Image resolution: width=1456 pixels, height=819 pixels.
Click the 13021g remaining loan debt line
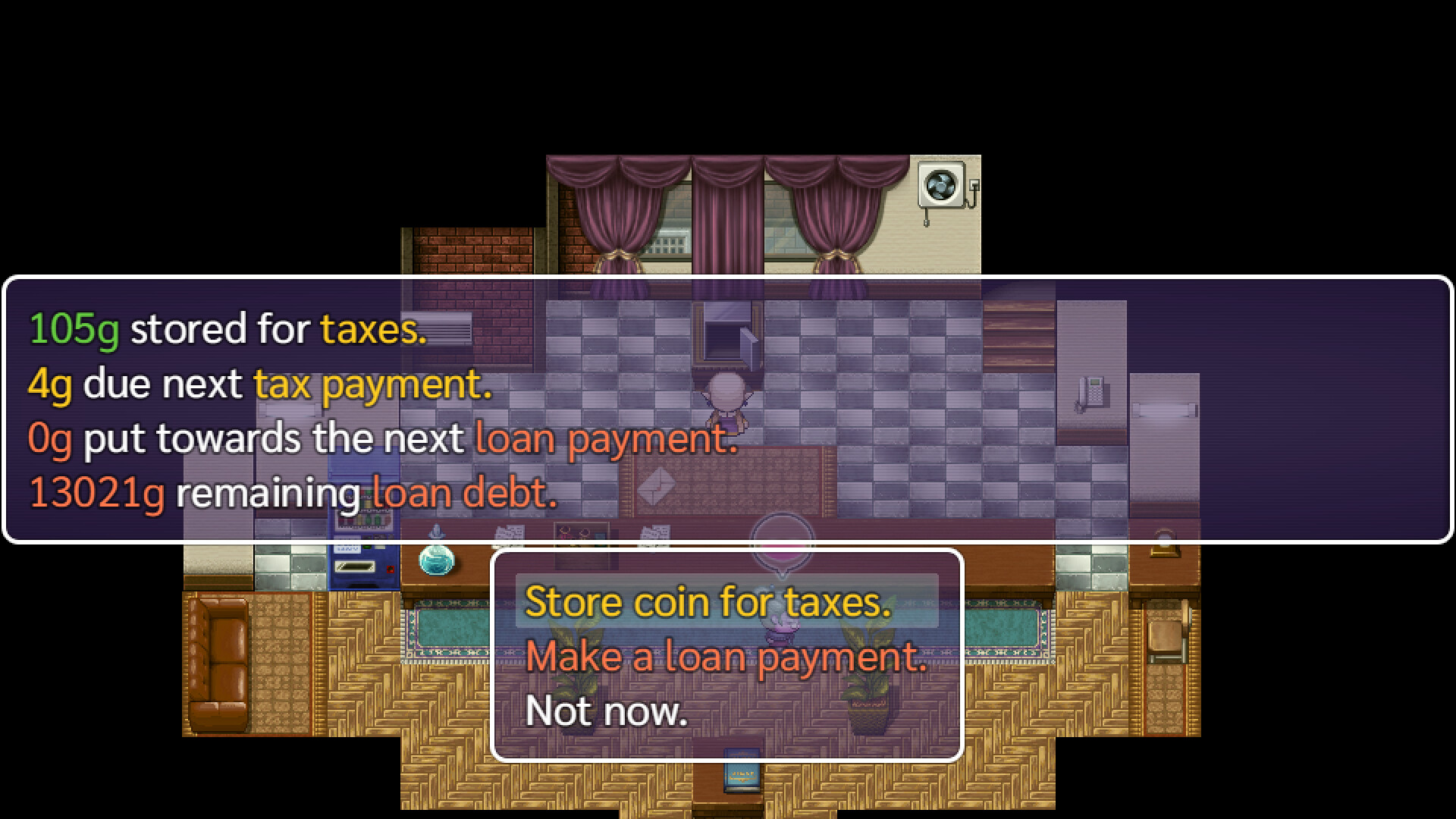[x=292, y=491]
